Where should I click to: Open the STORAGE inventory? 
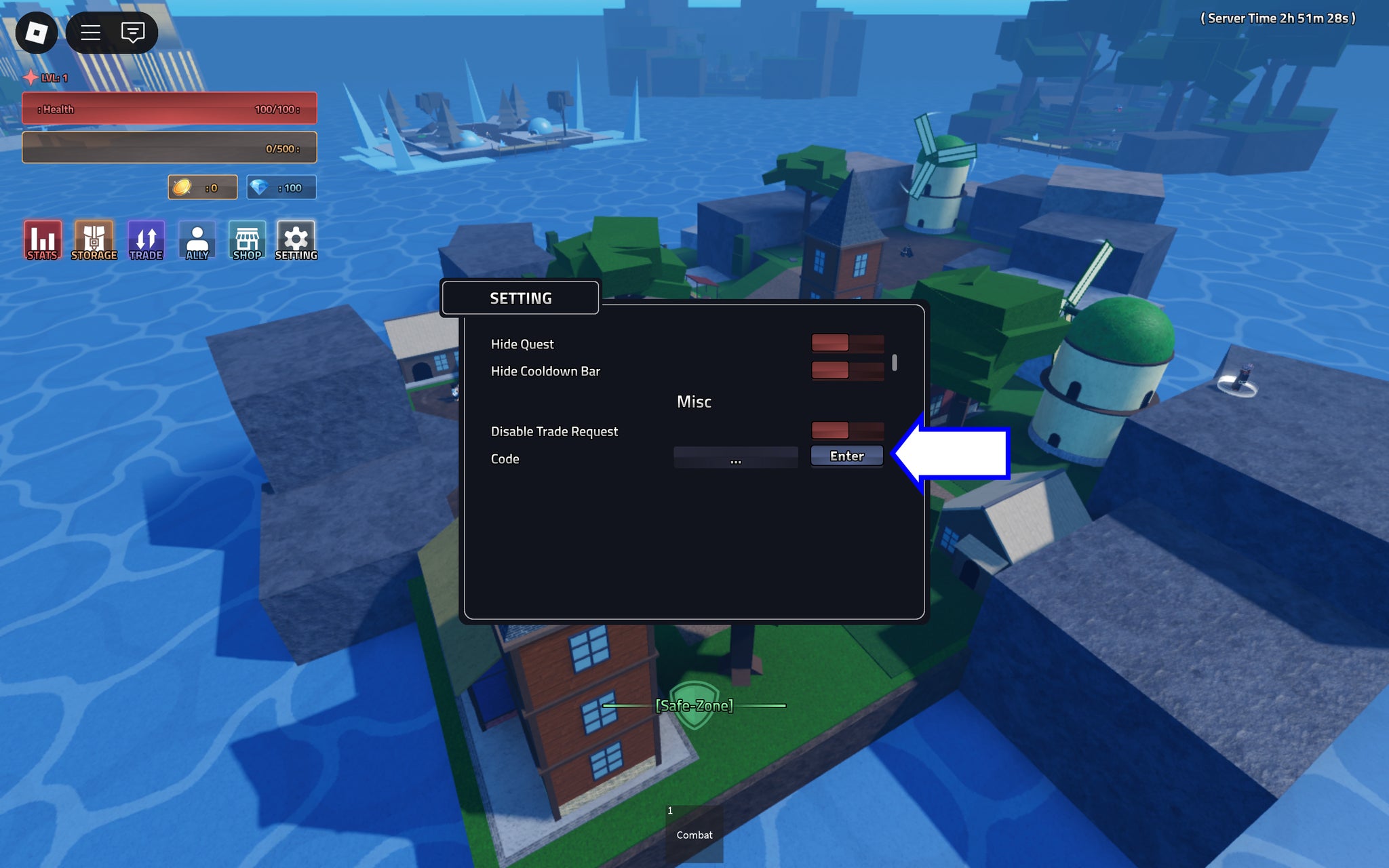tap(94, 239)
